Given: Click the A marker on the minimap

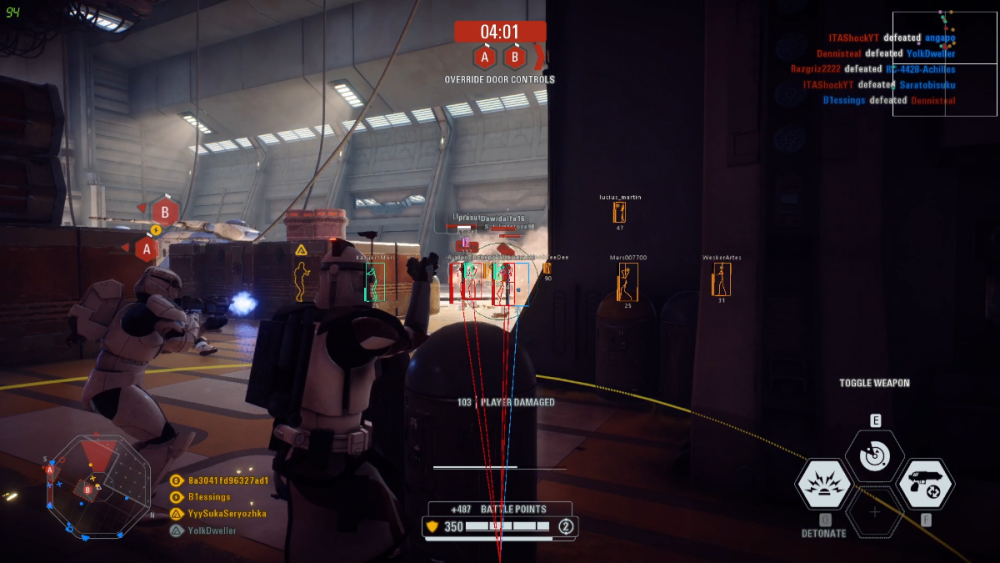Looking at the screenshot, I should coord(49,469).
